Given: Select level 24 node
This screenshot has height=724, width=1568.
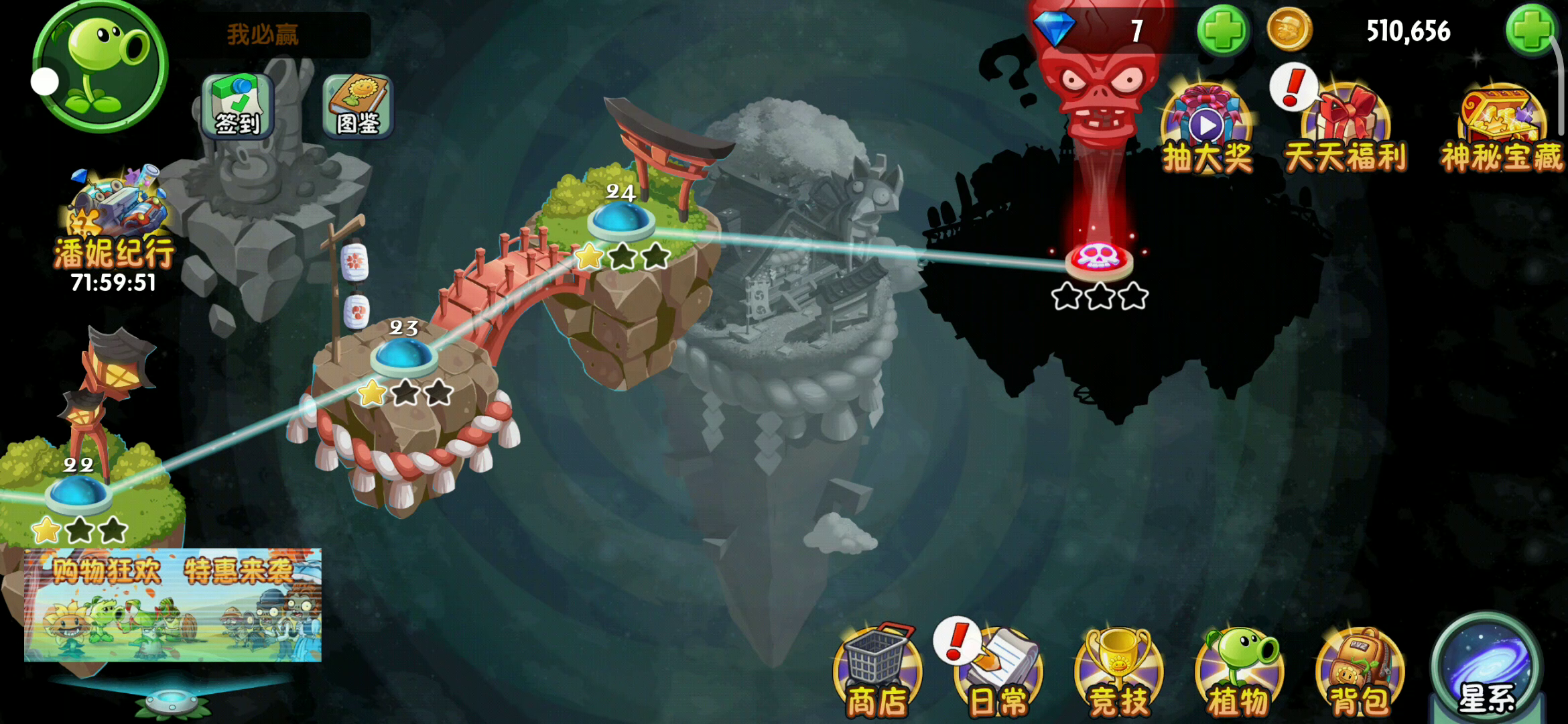Looking at the screenshot, I should [620, 220].
